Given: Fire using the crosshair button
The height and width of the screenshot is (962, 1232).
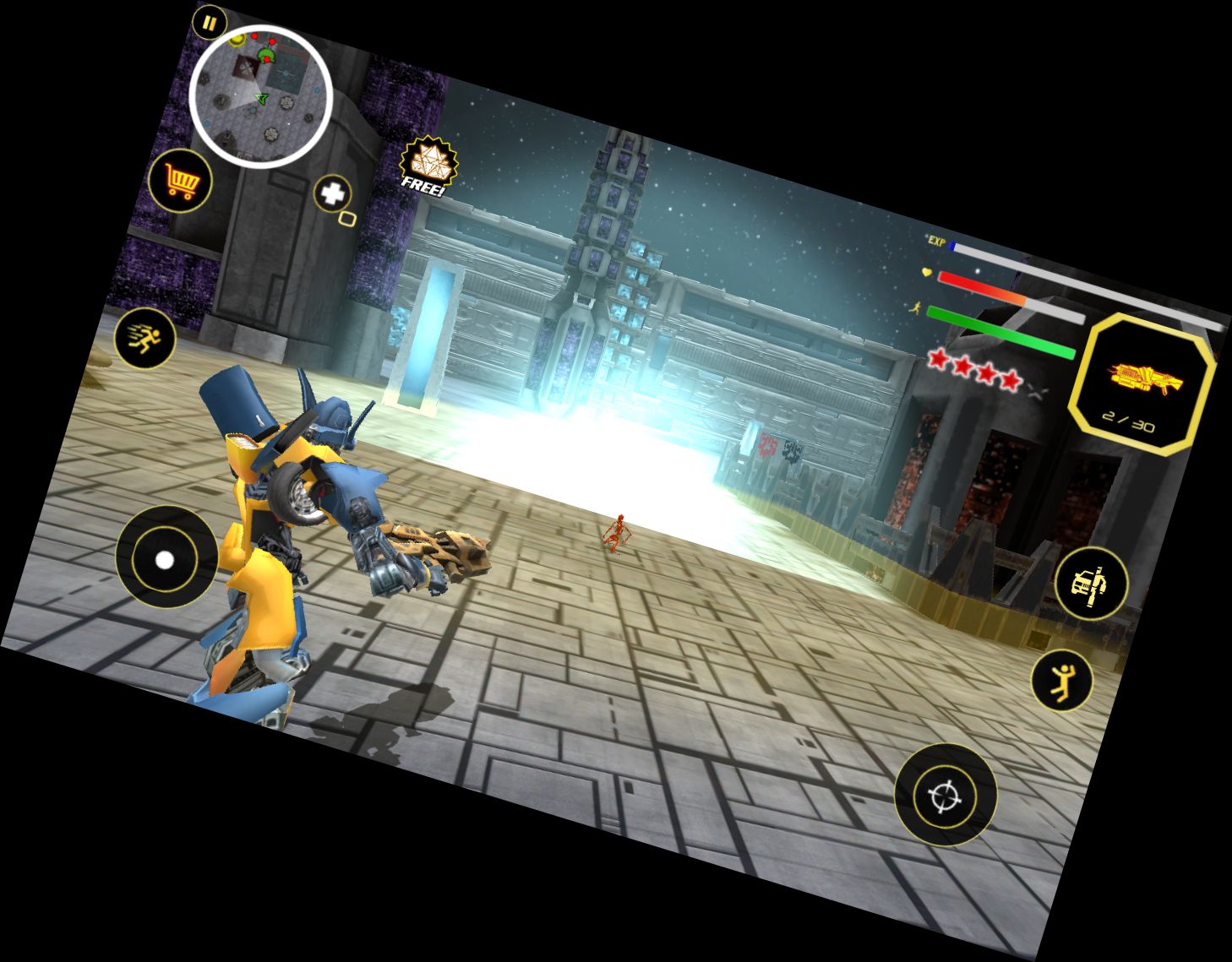Looking at the screenshot, I should coord(945,794).
